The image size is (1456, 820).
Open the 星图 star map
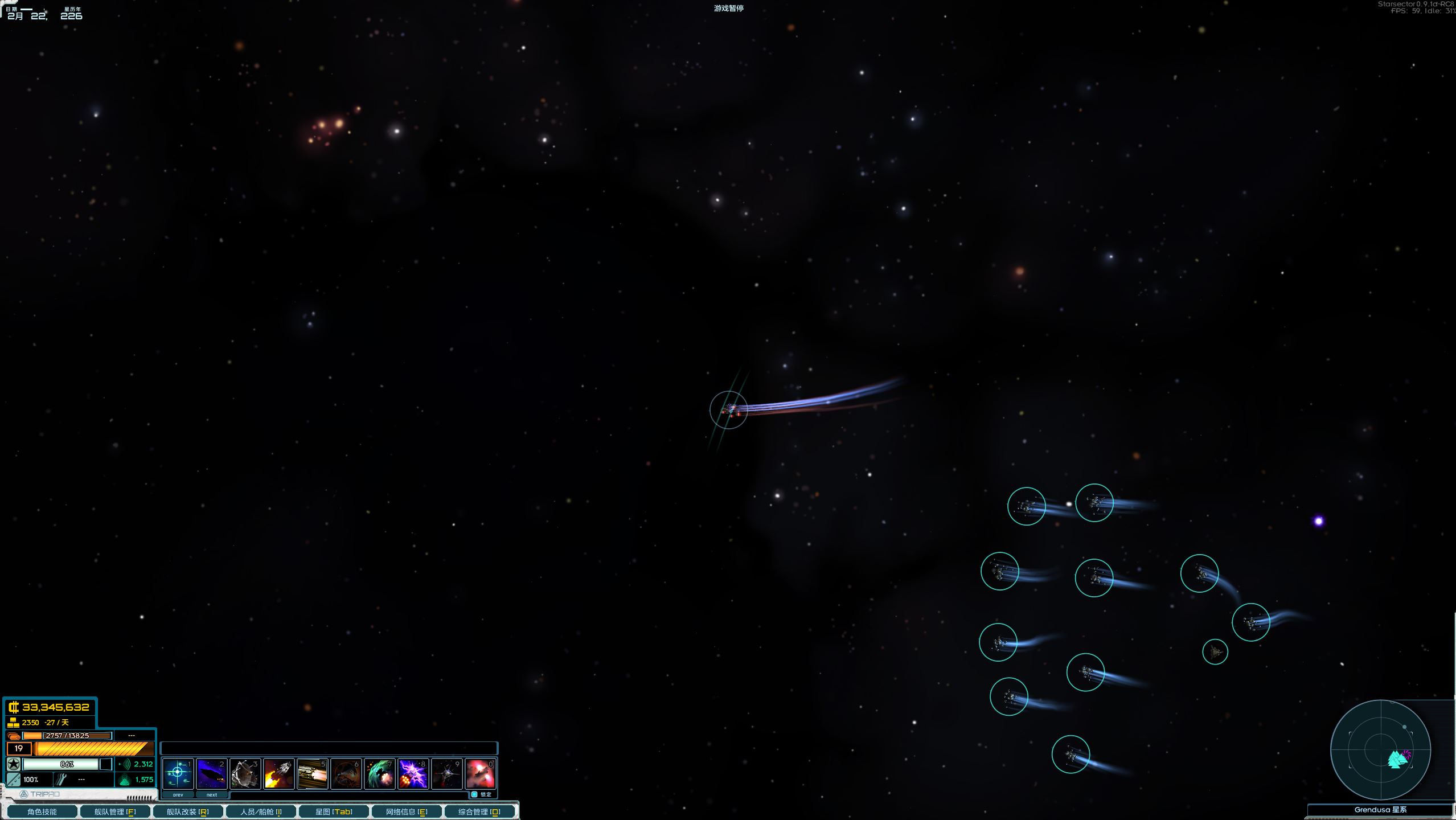click(x=334, y=811)
